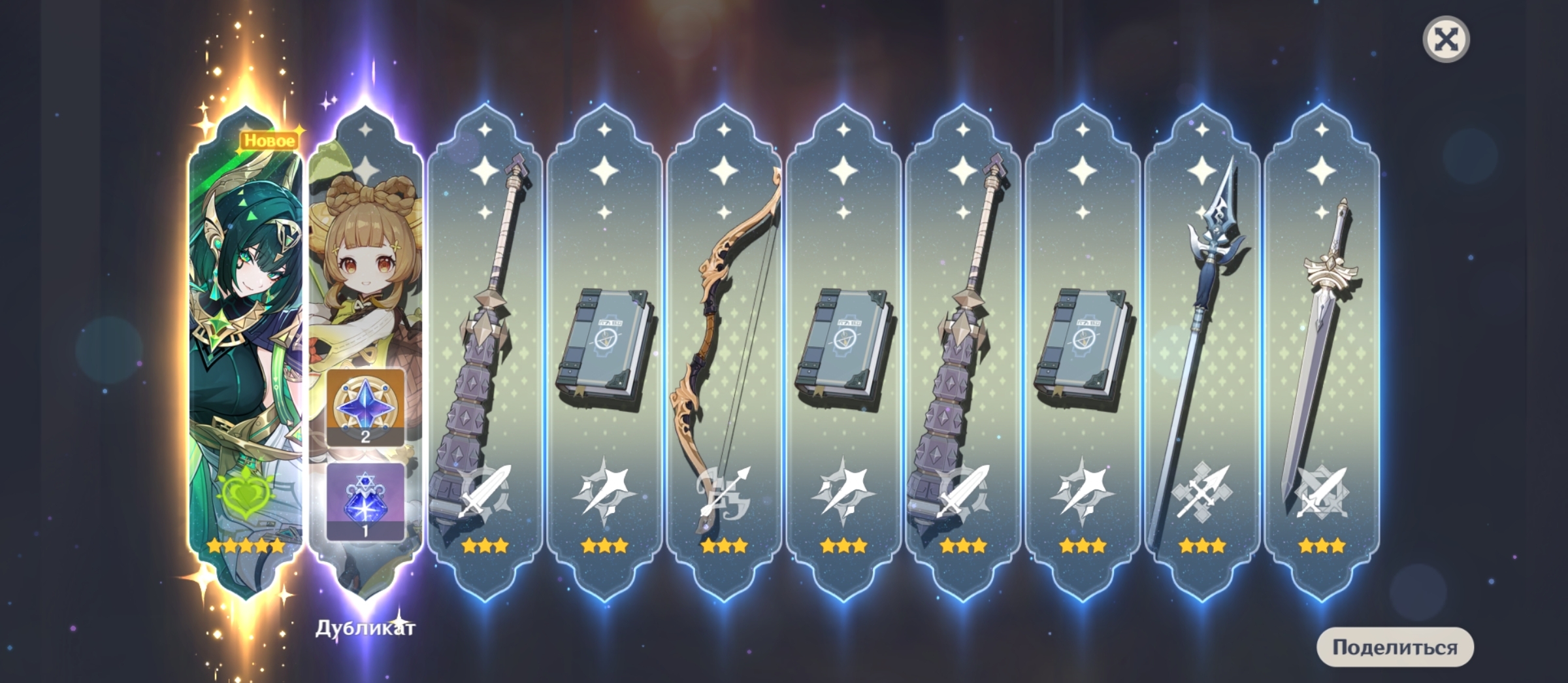Click the Поделиться share button
This screenshot has width=1568, height=683.
(x=1395, y=647)
